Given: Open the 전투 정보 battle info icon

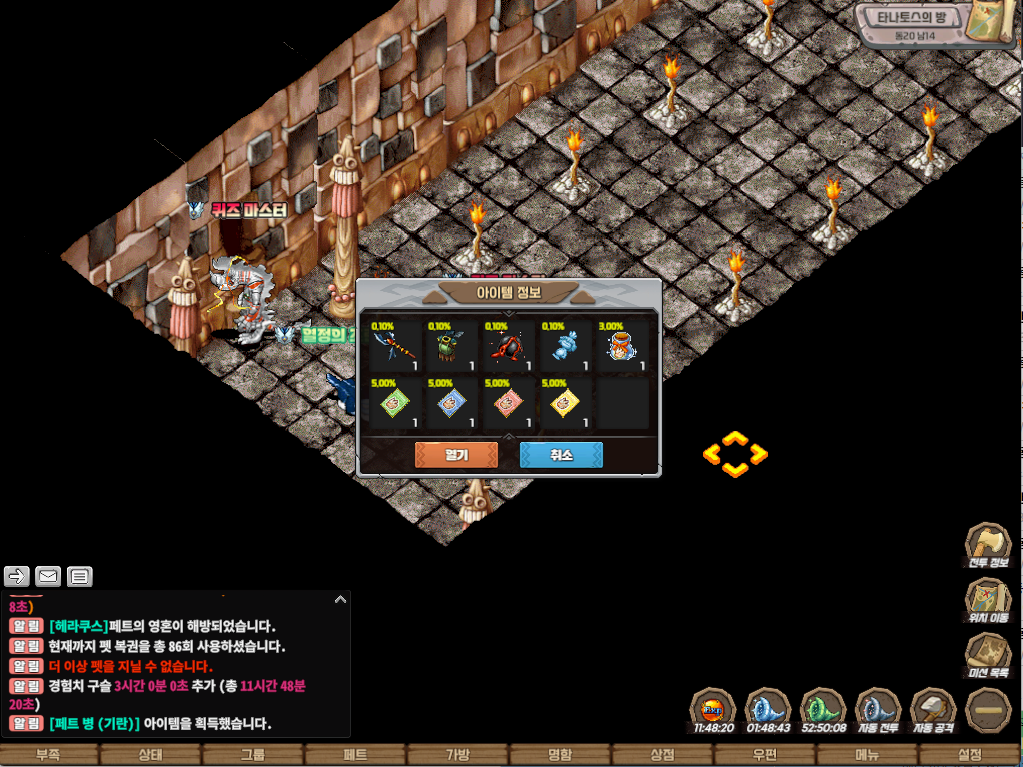Looking at the screenshot, I should tap(987, 545).
